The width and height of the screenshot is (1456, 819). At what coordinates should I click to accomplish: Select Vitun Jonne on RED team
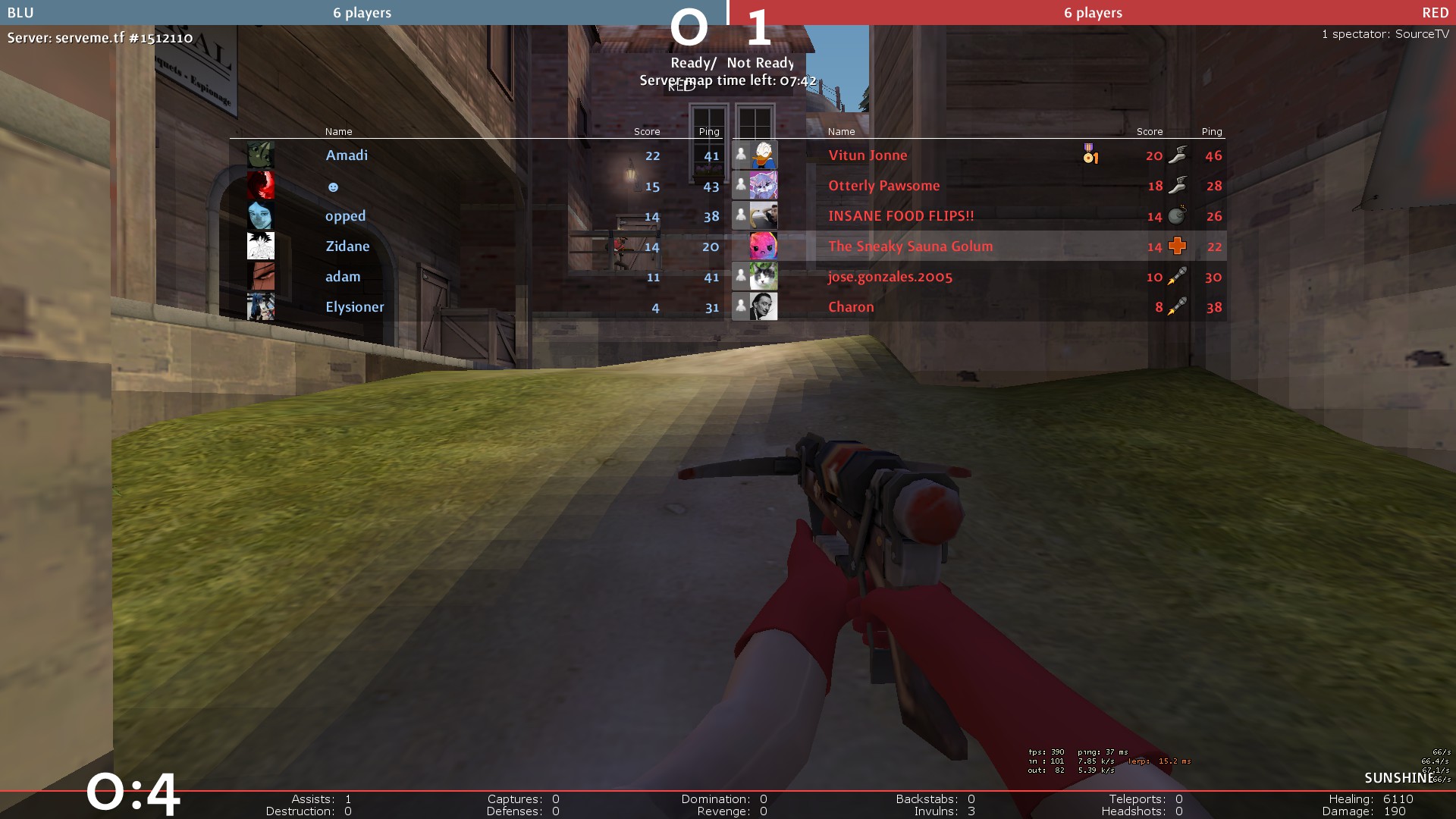click(x=868, y=155)
